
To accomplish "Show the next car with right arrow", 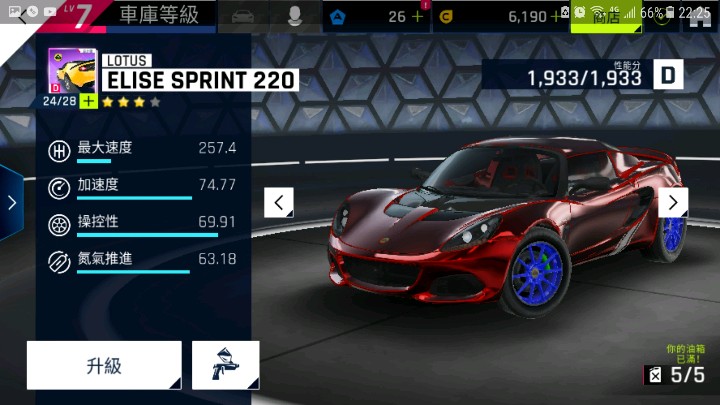I will (x=673, y=202).
